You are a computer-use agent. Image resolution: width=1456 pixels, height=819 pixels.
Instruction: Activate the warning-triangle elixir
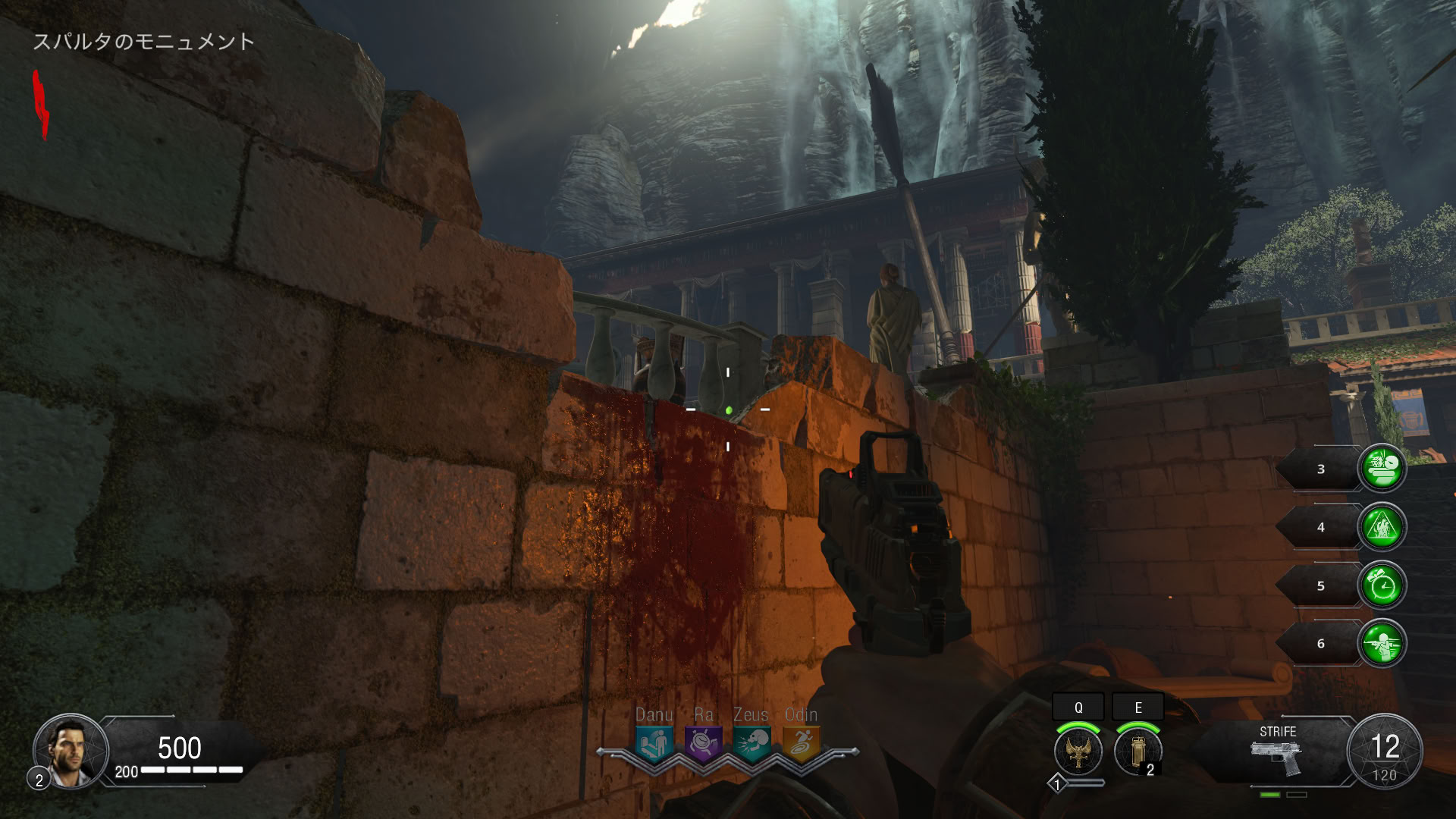coord(1382,527)
